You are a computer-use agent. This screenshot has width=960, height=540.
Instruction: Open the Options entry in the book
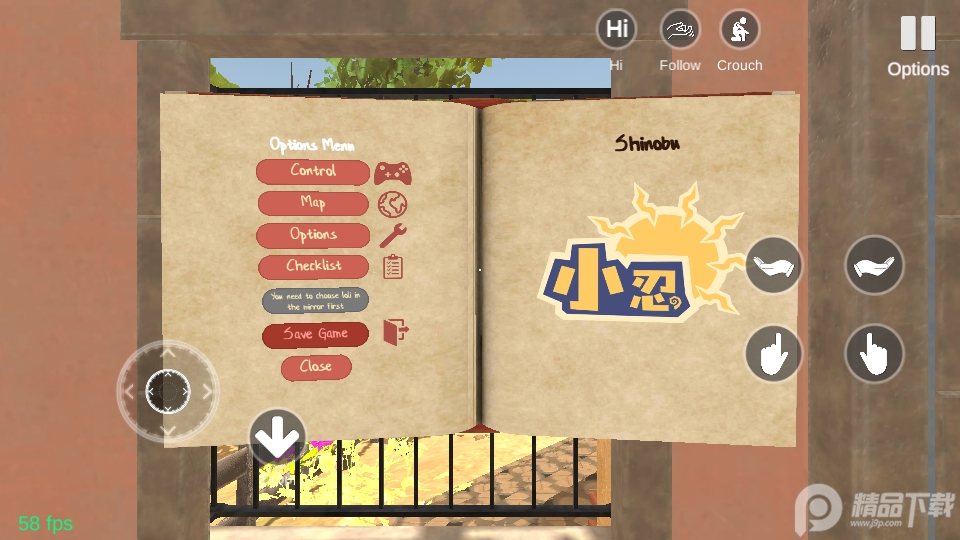point(313,235)
